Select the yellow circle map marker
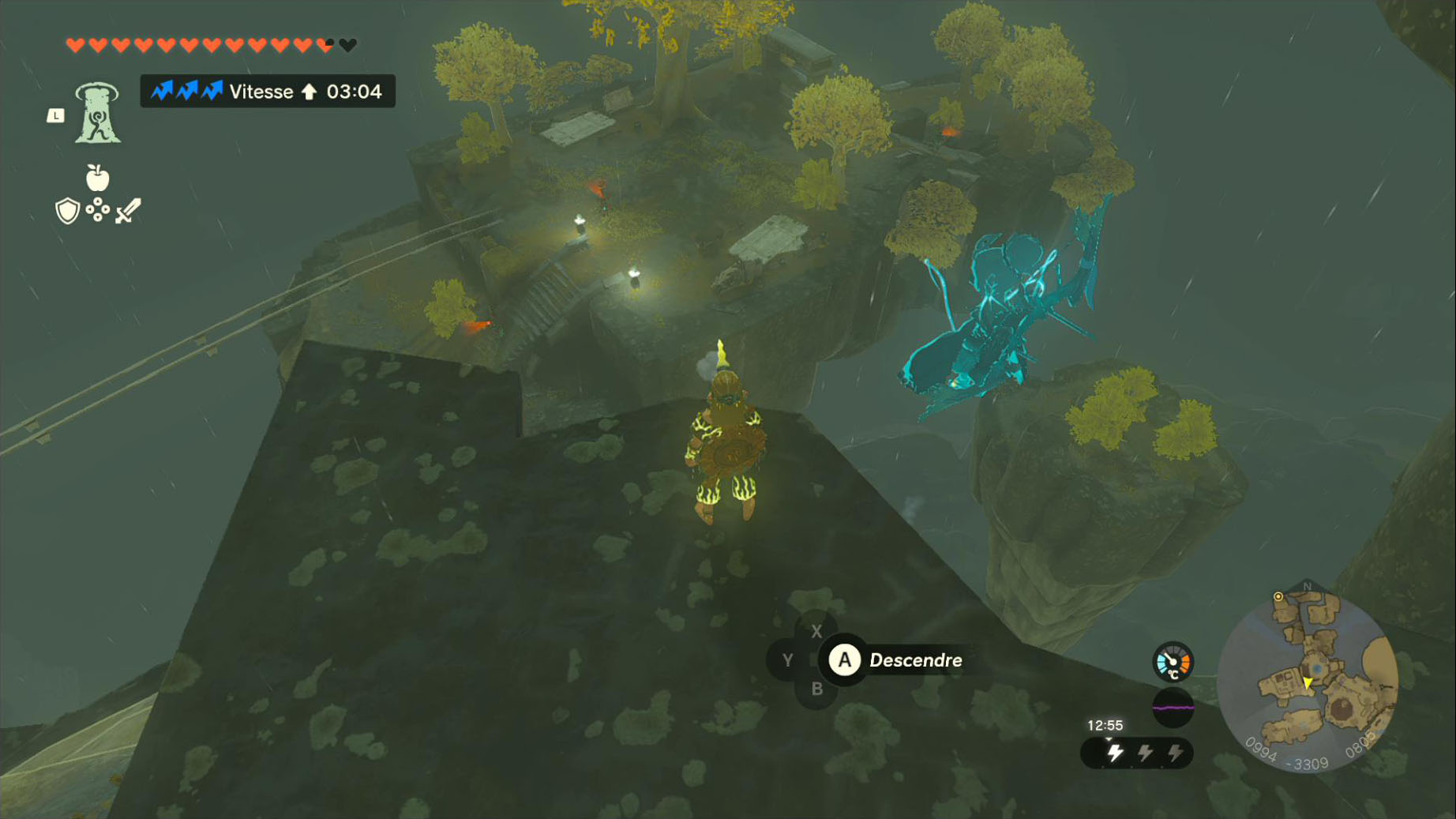Screen dimensions: 1456x819 (1278, 597)
